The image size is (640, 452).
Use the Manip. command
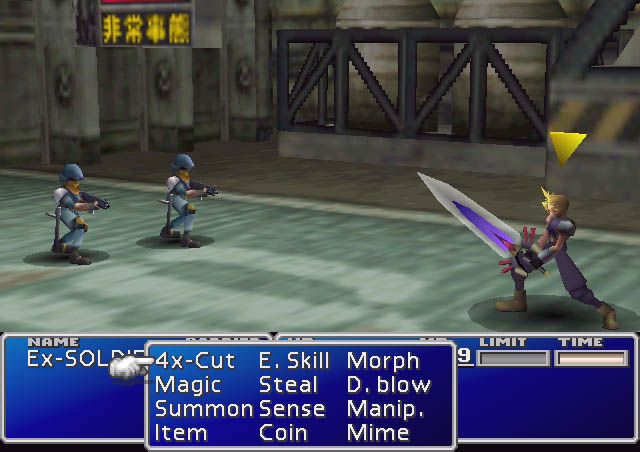(x=385, y=409)
